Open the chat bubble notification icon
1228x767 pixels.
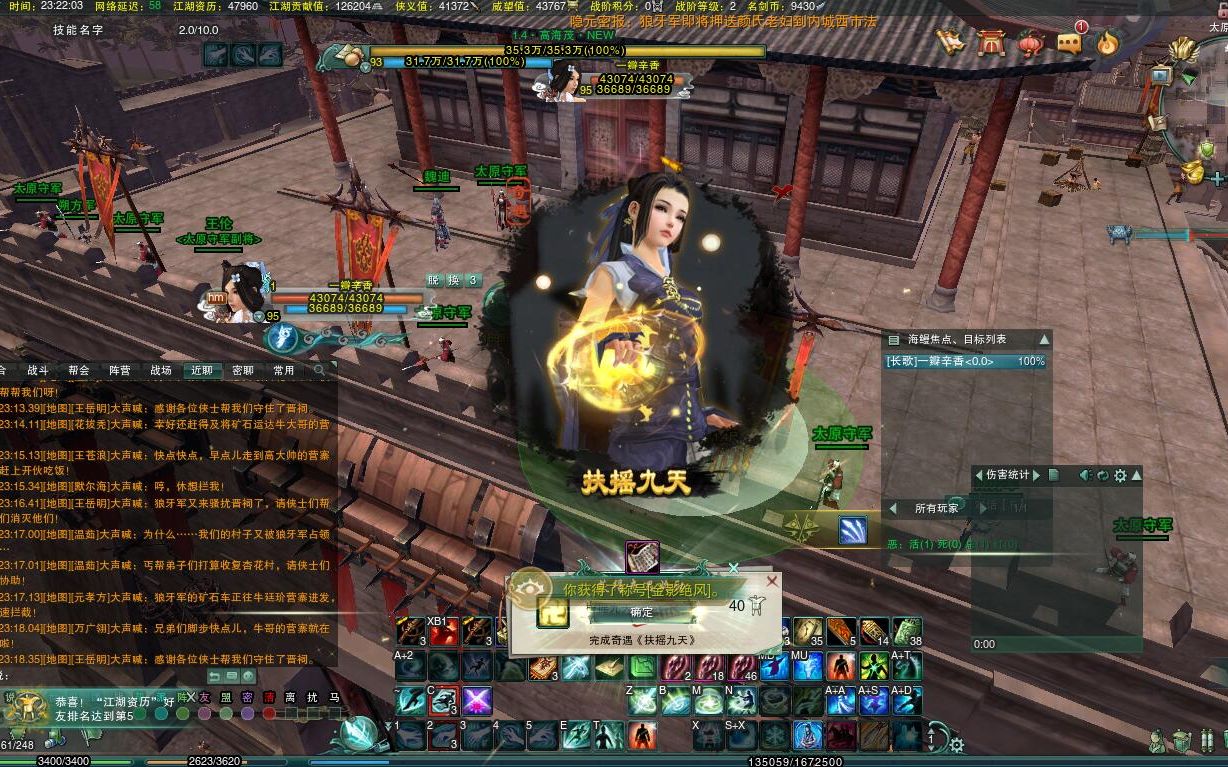click(x=1070, y=43)
